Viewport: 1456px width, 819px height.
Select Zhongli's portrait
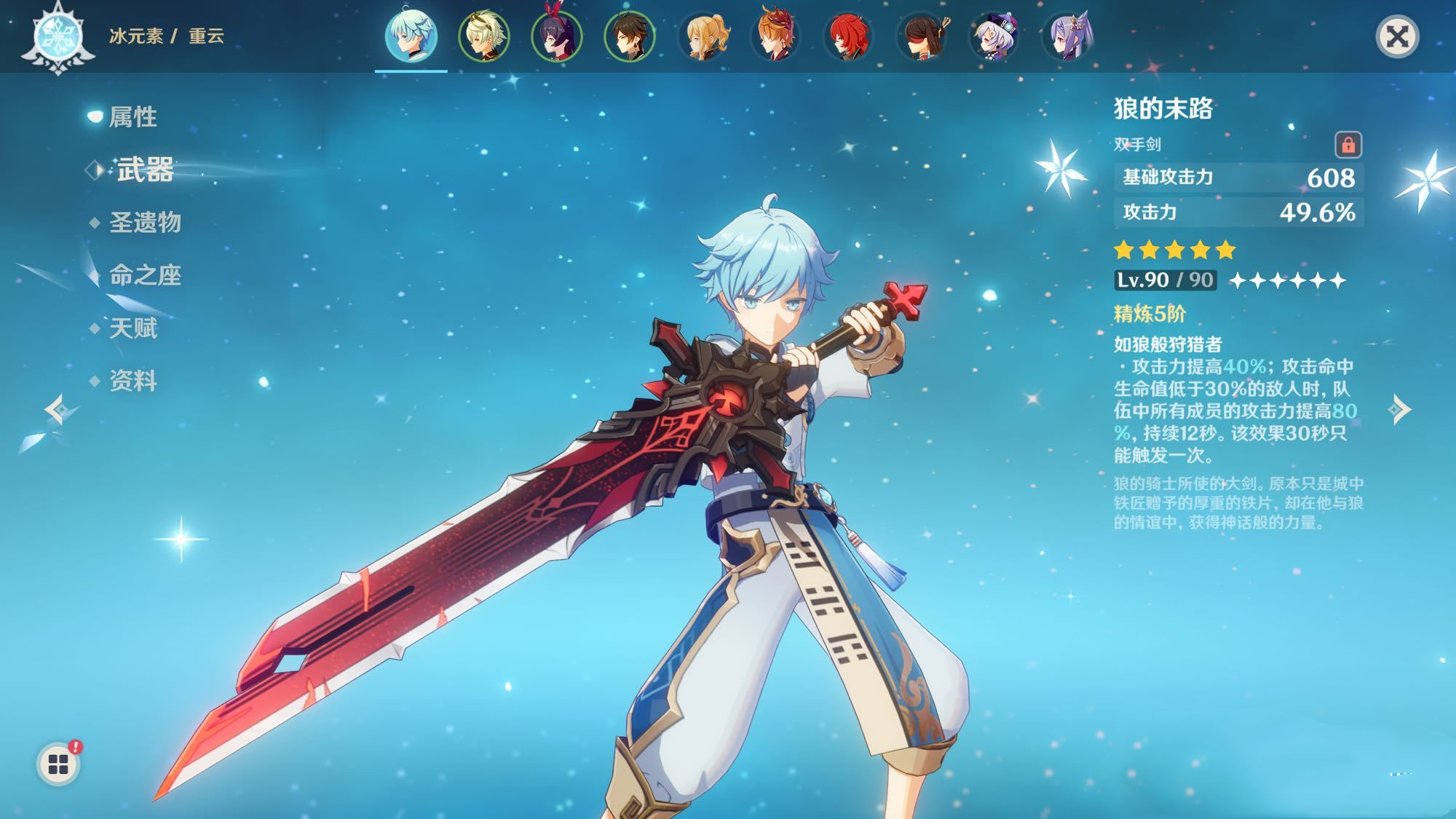(x=630, y=35)
